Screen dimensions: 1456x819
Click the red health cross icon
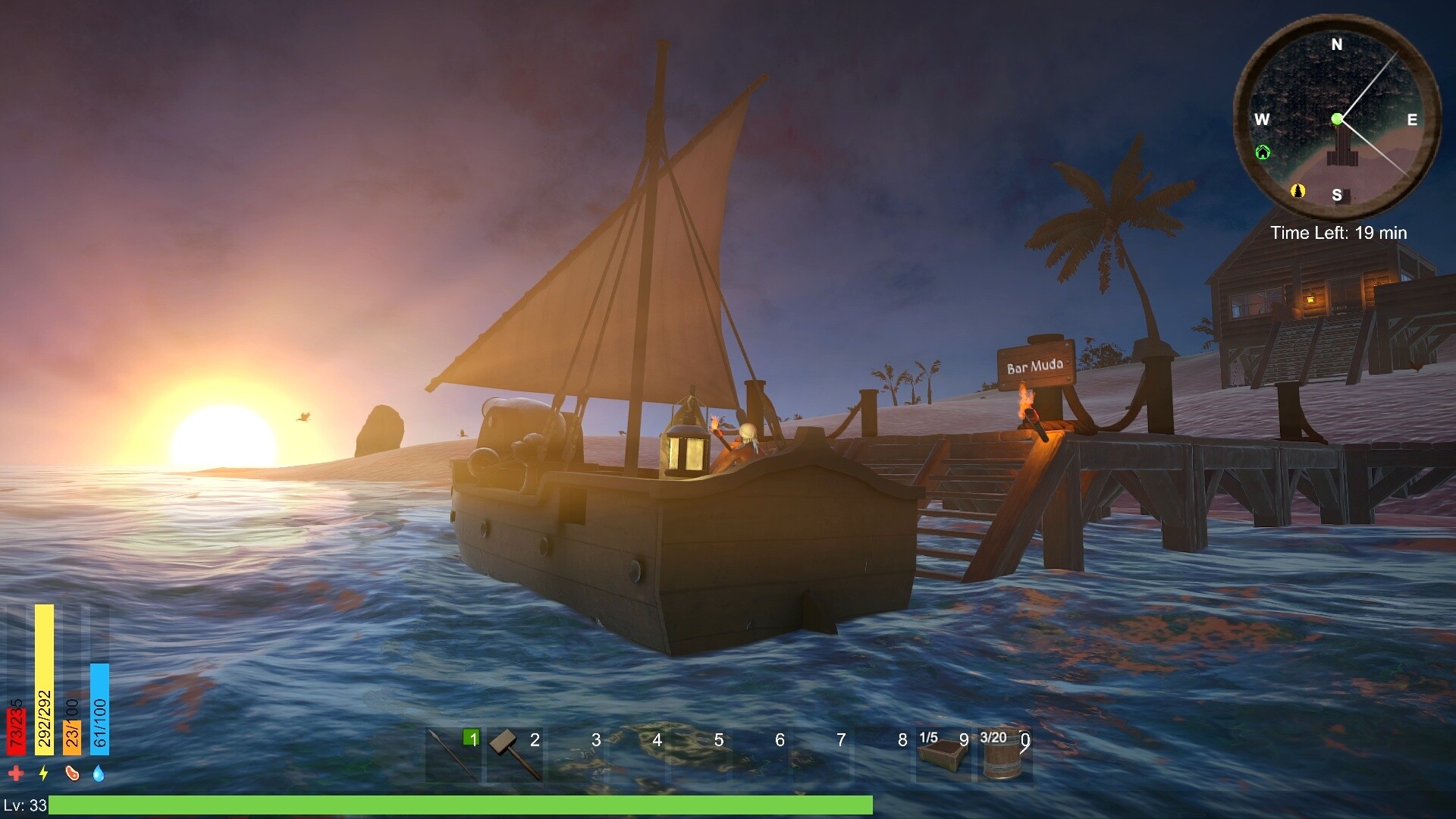tap(17, 772)
